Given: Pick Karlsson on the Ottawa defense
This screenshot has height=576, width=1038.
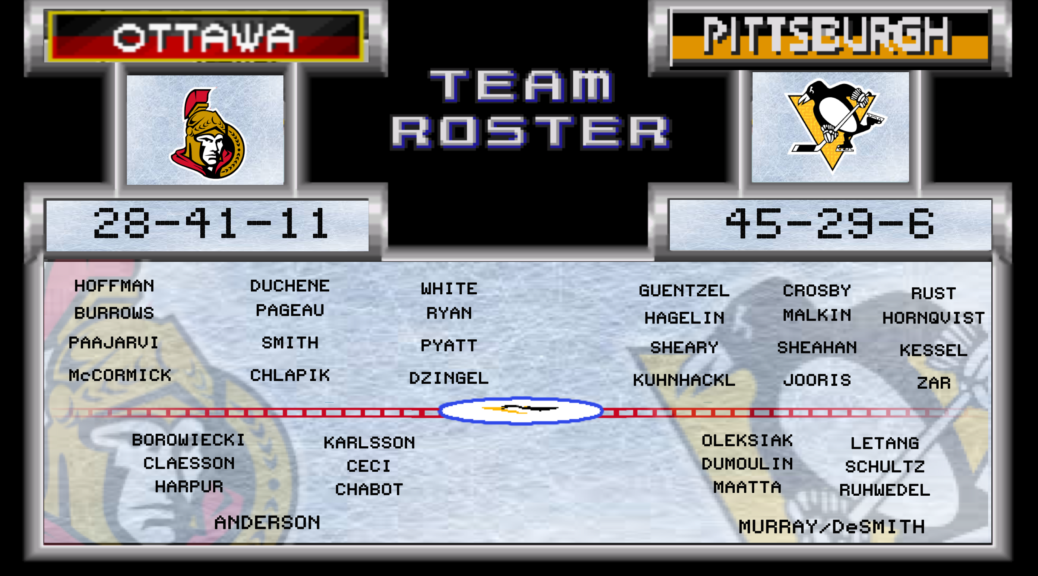Looking at the screenshot, I should [x=369, y=442].
